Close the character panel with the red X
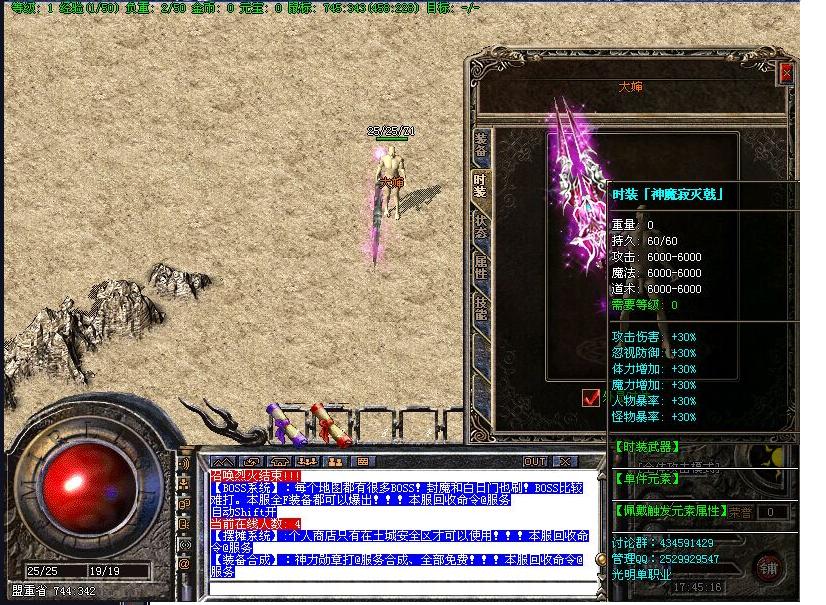Image resolution: width=826 pixels, height=605 pixels. 786,73
